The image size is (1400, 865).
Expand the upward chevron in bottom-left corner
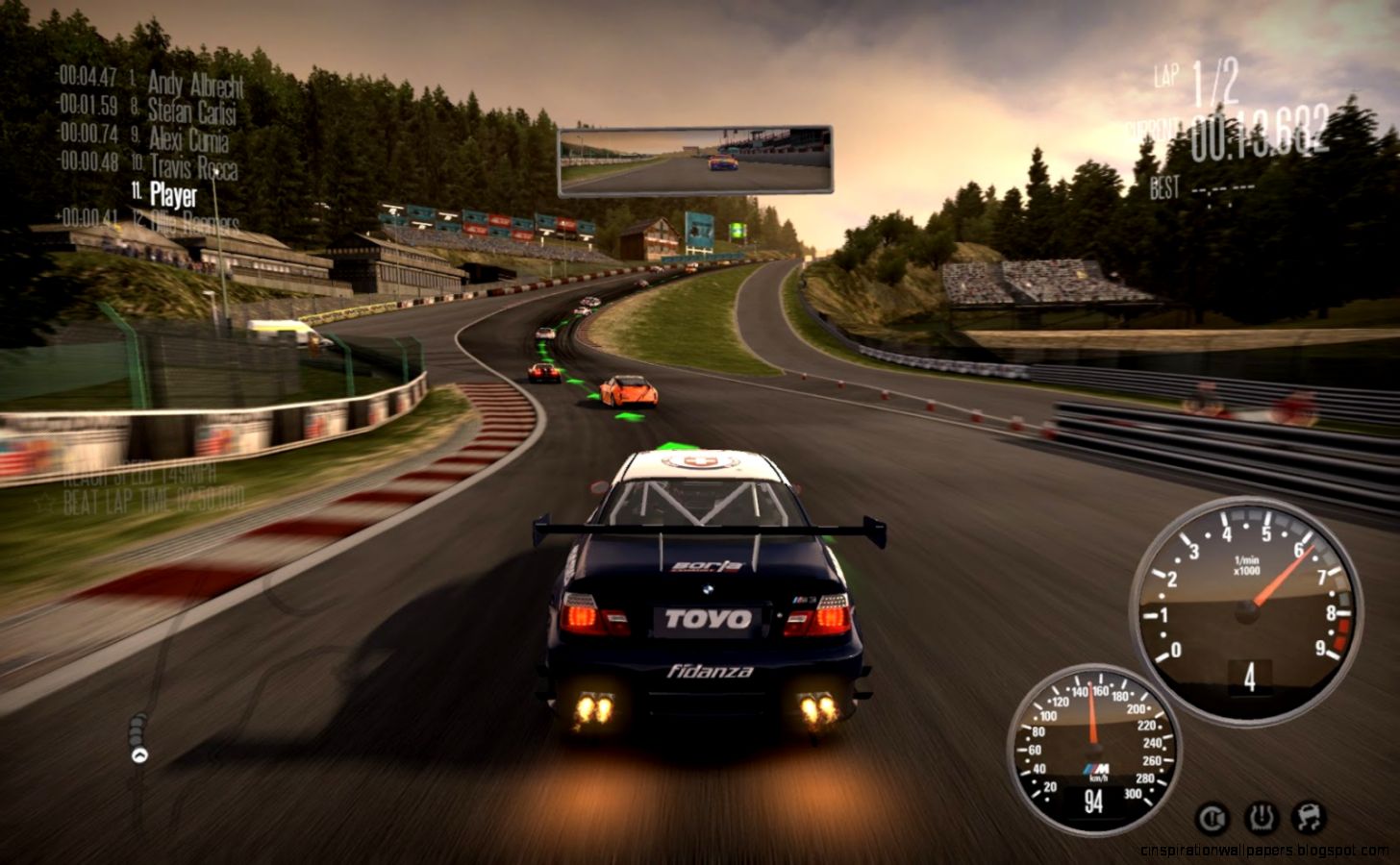click(x=138, y=755)
